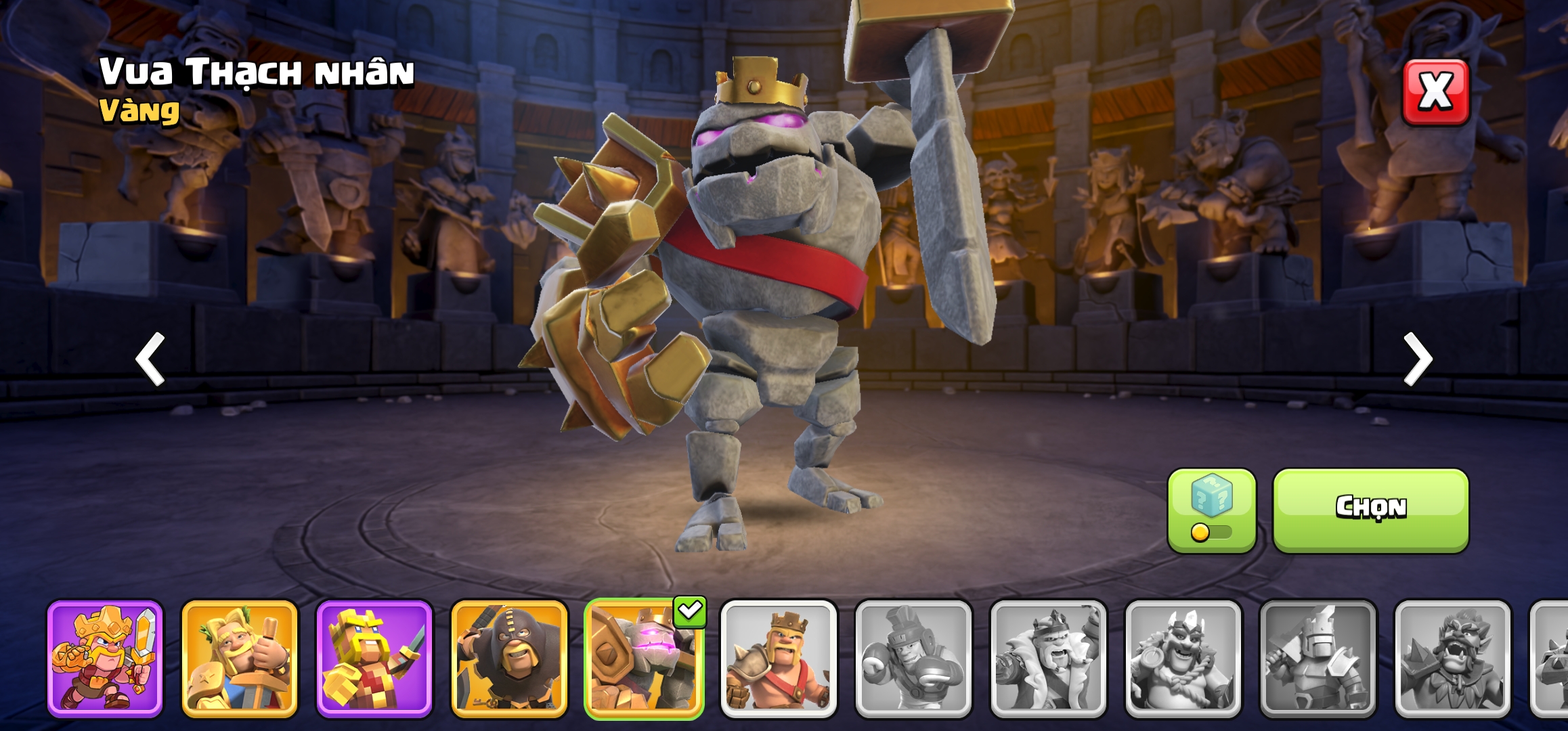1568x731 pixels.
Task: Show the next skin with the right arrow
Action: point(1418,359)
